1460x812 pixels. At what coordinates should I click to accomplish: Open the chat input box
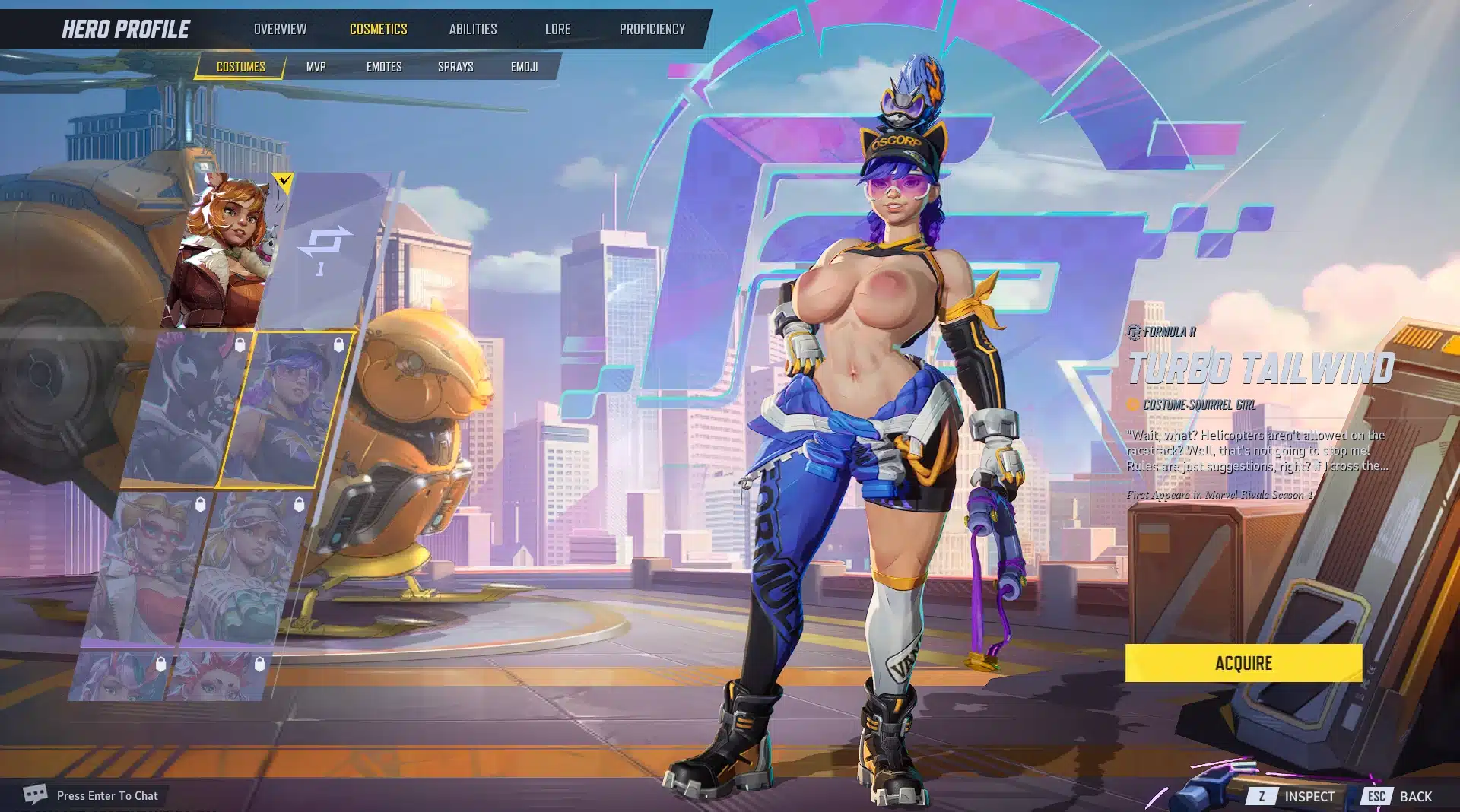pyautogui.click(x=106, y=796)
